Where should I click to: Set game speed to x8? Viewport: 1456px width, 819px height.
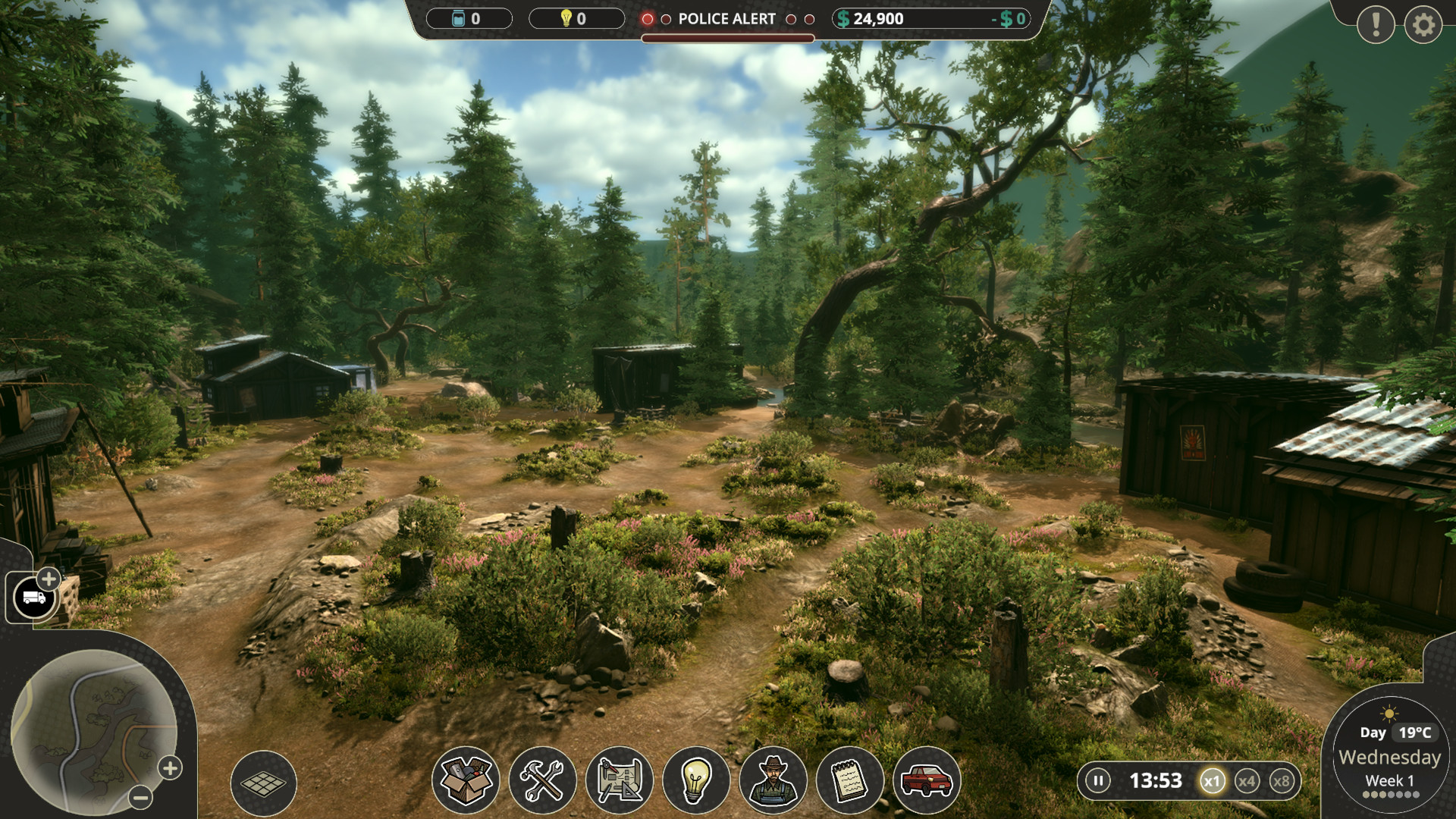tap(1281, 781)
